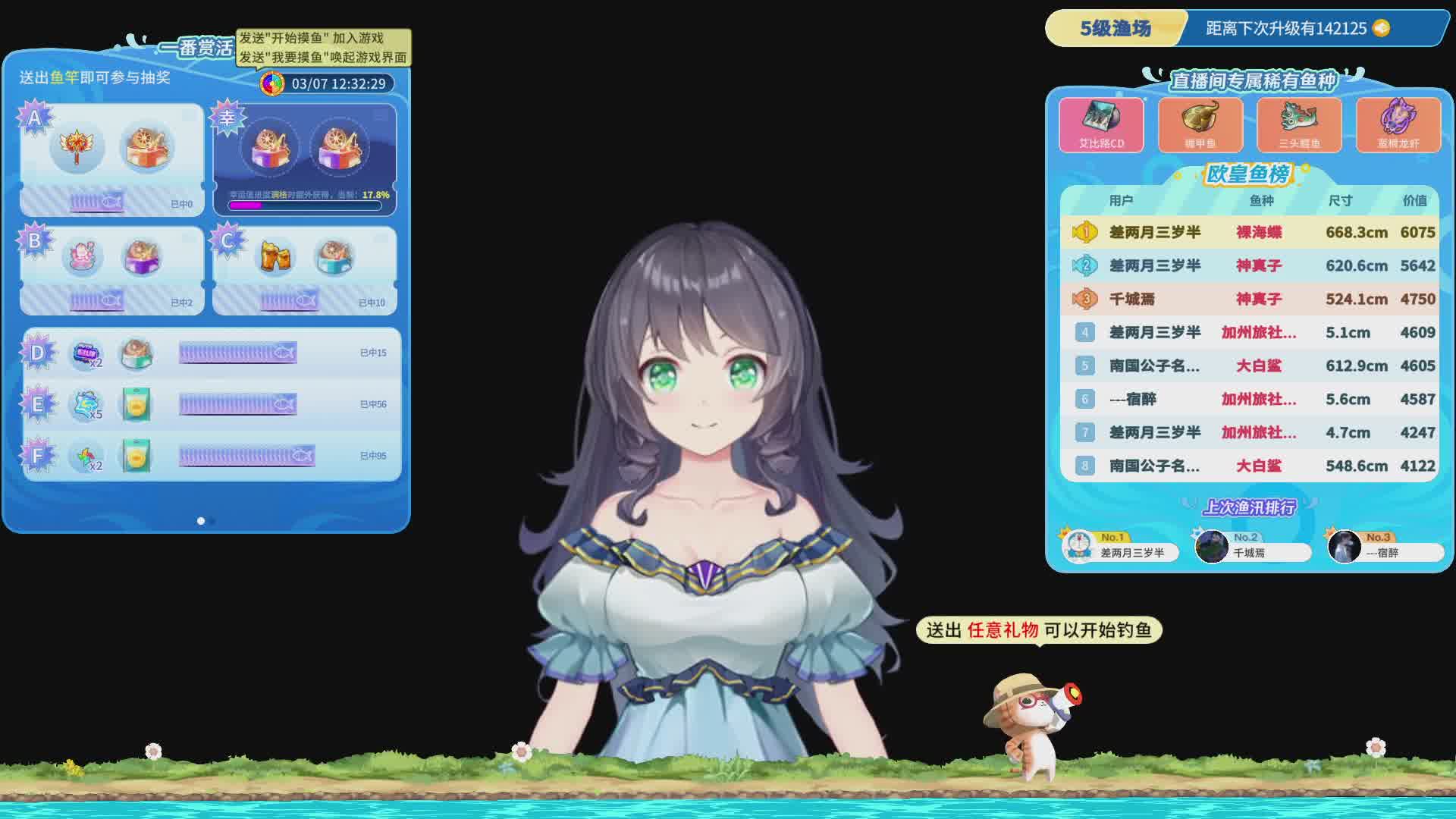View No.2 player 千城焉 avatar
The height and width of the screenshot is (819, 1456).
point(1211,546)
